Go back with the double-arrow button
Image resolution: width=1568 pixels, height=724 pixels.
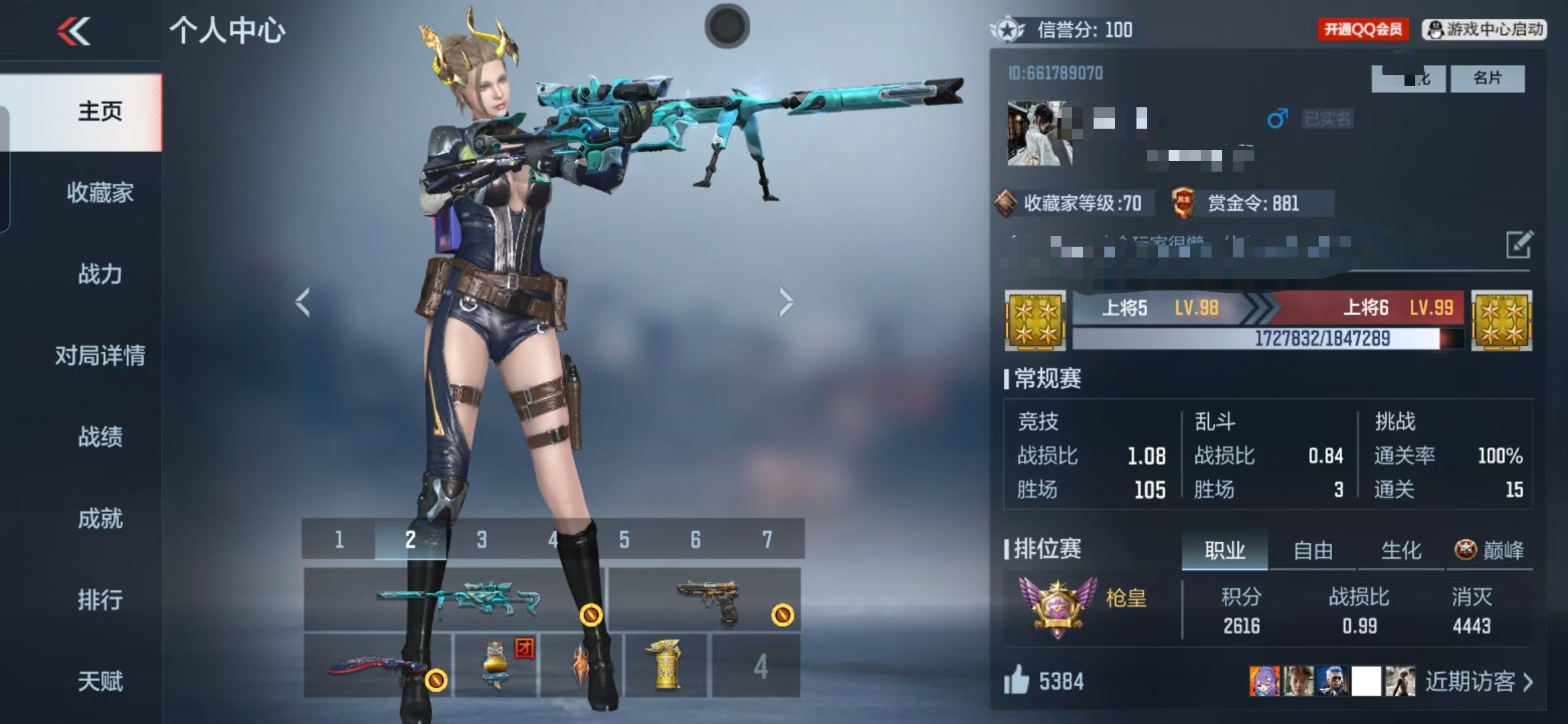[x=74, y=31]
